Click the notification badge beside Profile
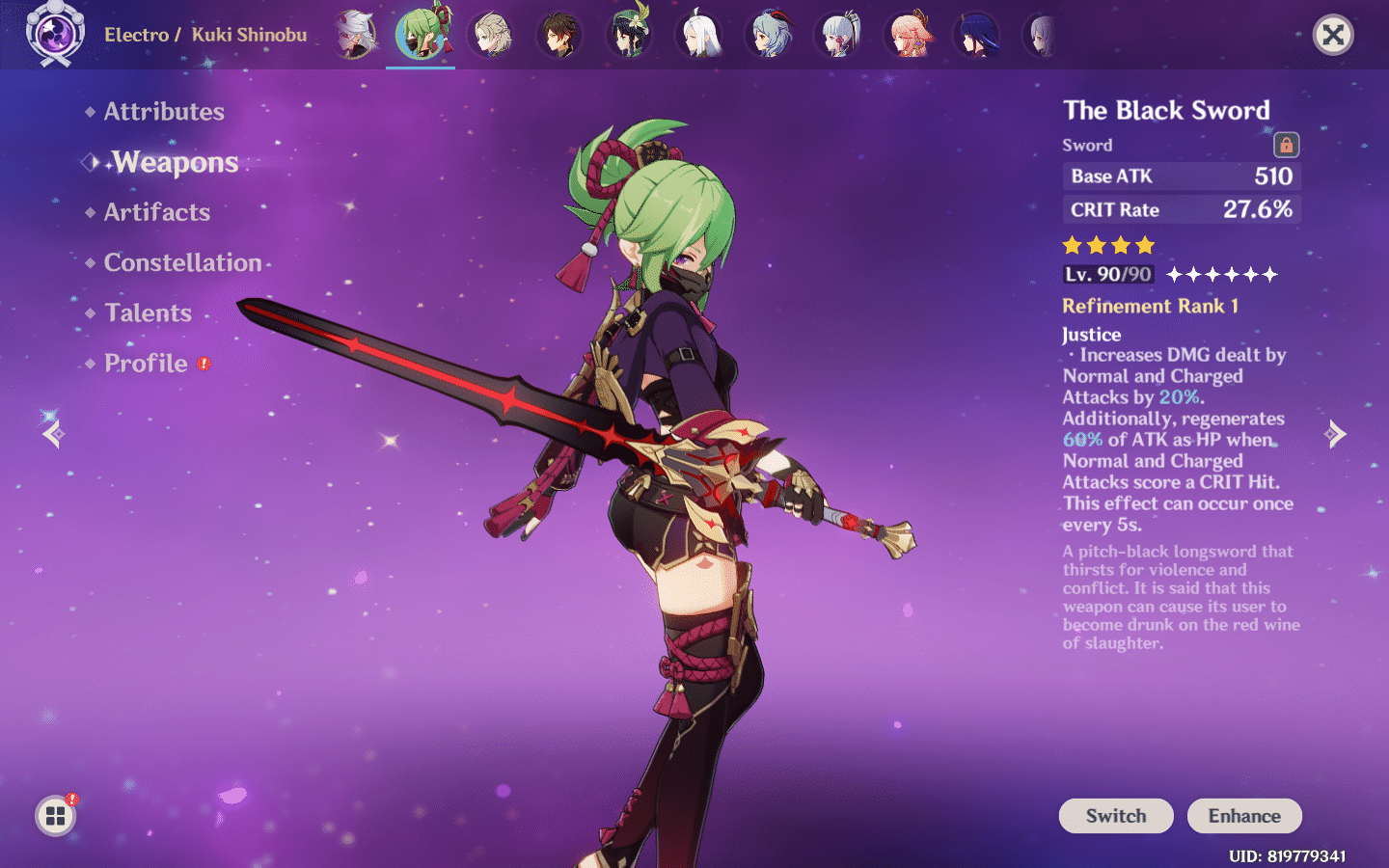Screen dimensions: 1389x868 coord(203,365)
